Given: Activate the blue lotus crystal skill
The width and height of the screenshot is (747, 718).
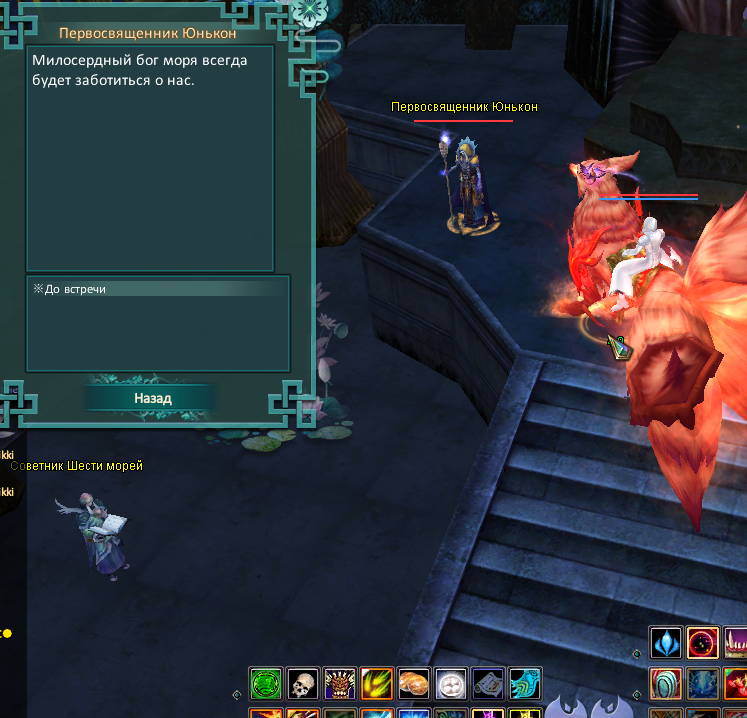Looking at the screenshot, I should click(666, 644).
